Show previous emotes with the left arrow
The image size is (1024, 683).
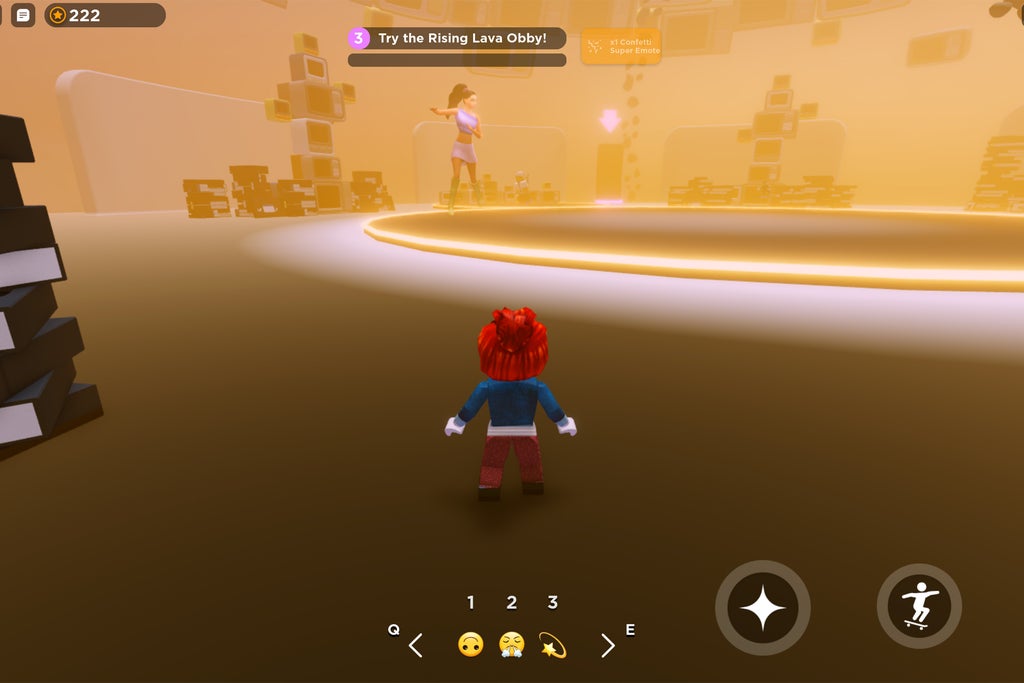(416, 646)
